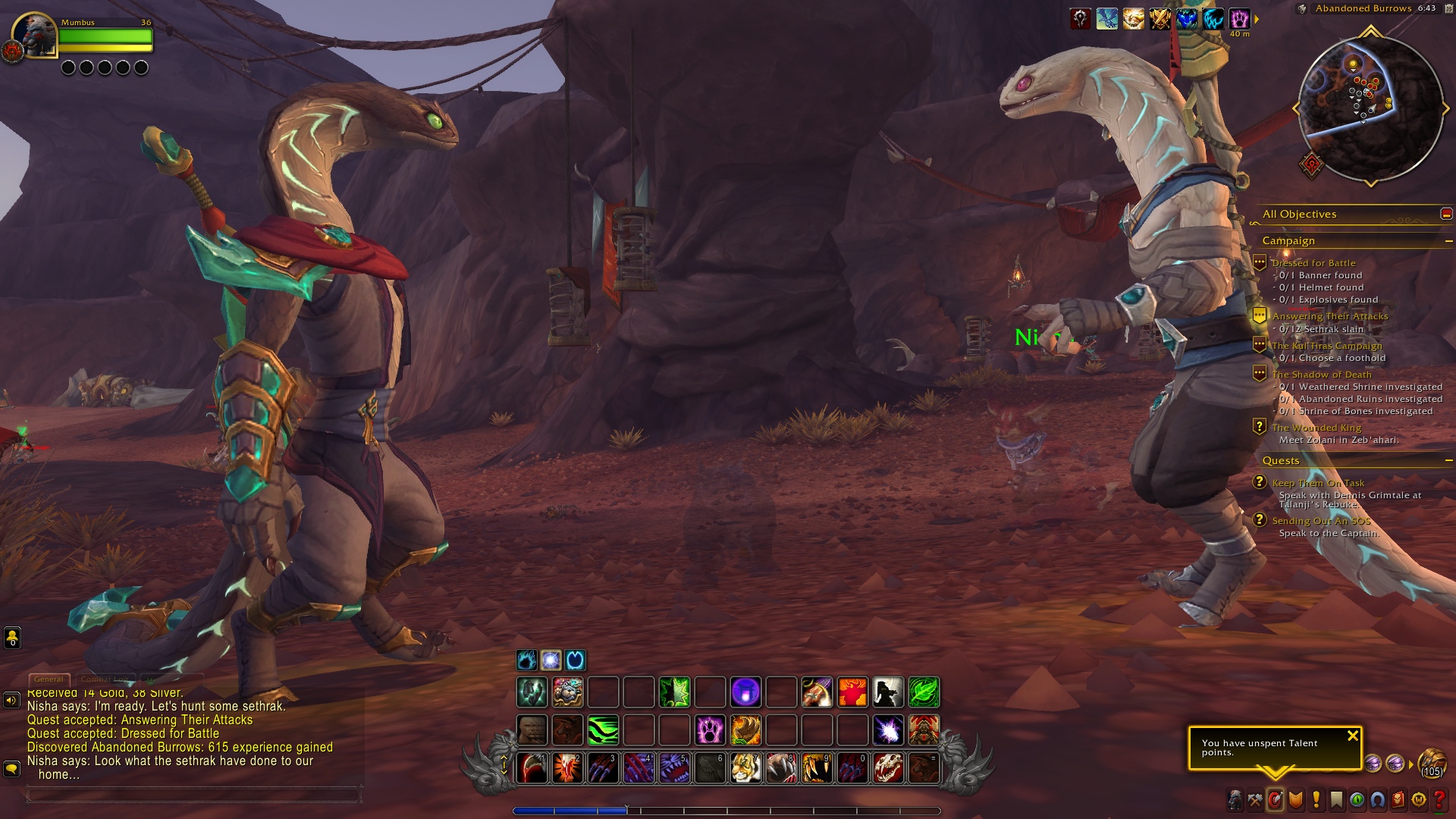
Task: Select The Wounded King quest entry
Action: click(1316, 428)
